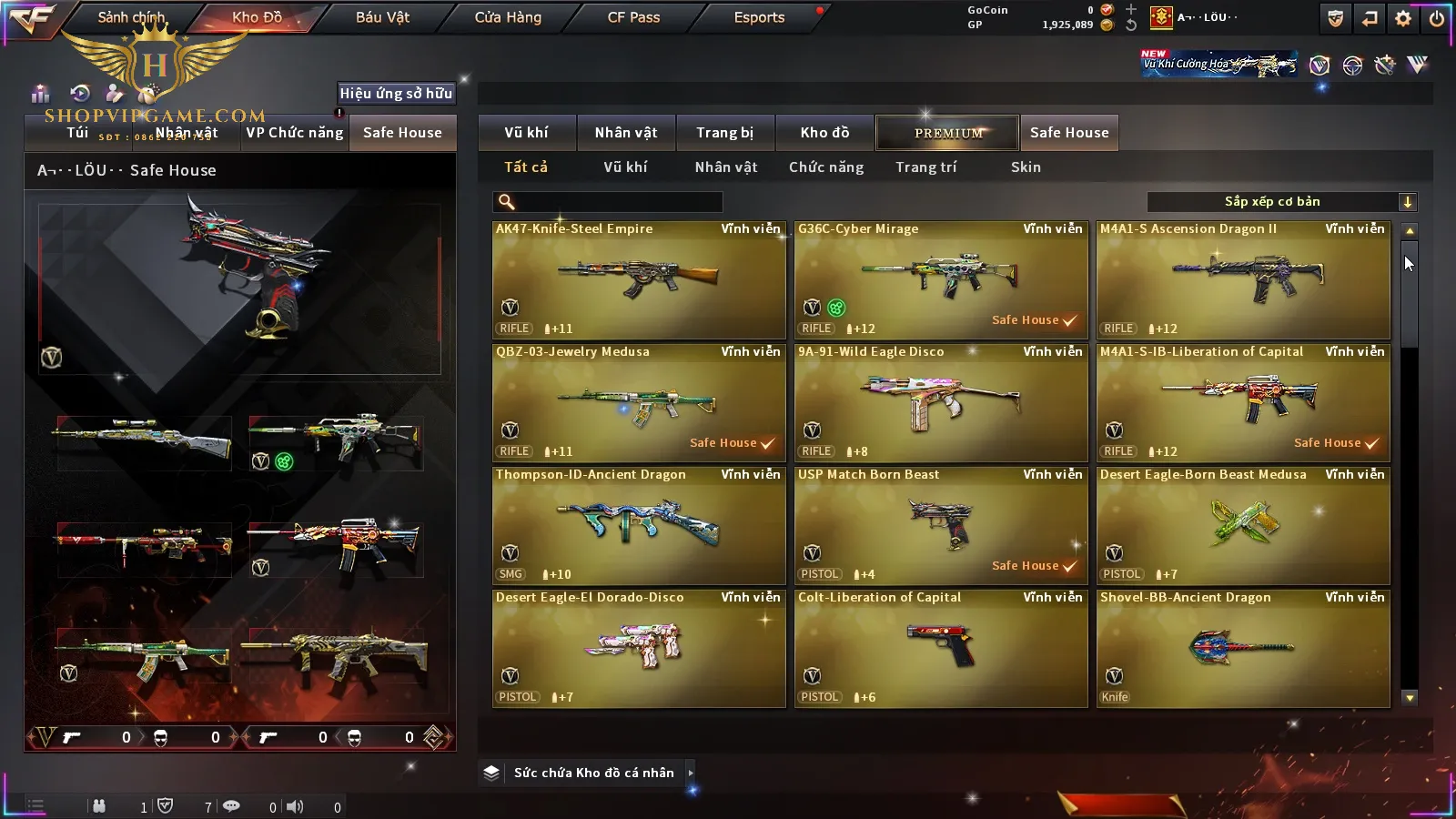Expand Sức chứa Kho đồ cá nhân
The width and height of the screenshot is (1456, 819).
coord(593,773)
